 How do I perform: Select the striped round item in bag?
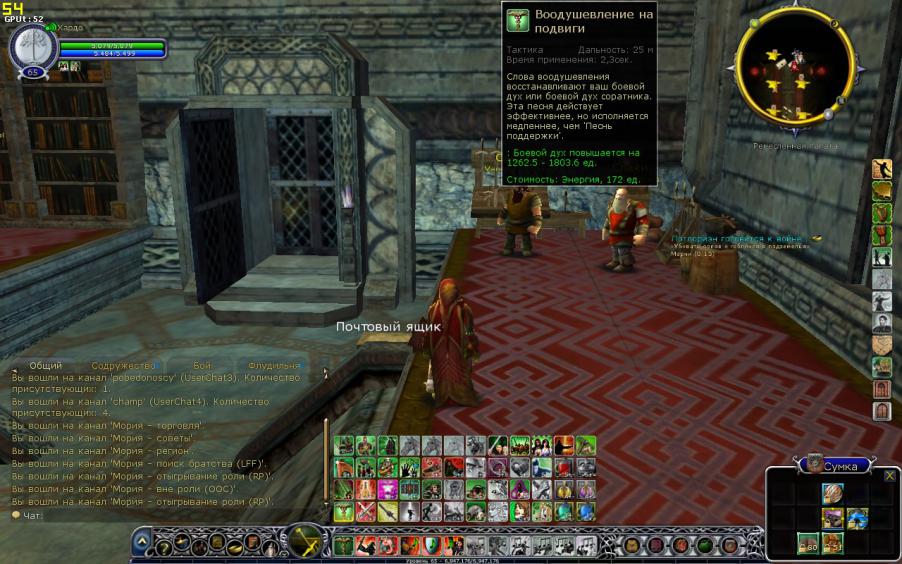(832, 493)
